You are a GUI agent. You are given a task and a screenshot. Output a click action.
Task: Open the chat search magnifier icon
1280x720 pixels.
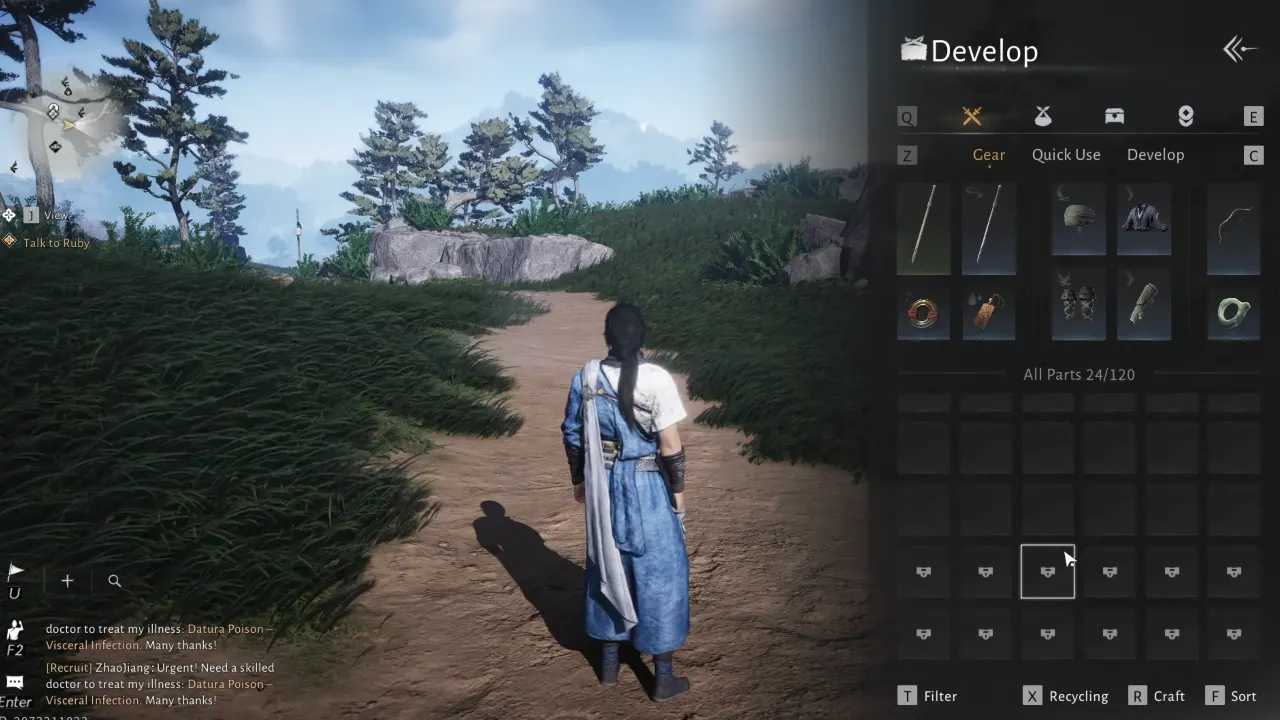click(x=114, y=580)
